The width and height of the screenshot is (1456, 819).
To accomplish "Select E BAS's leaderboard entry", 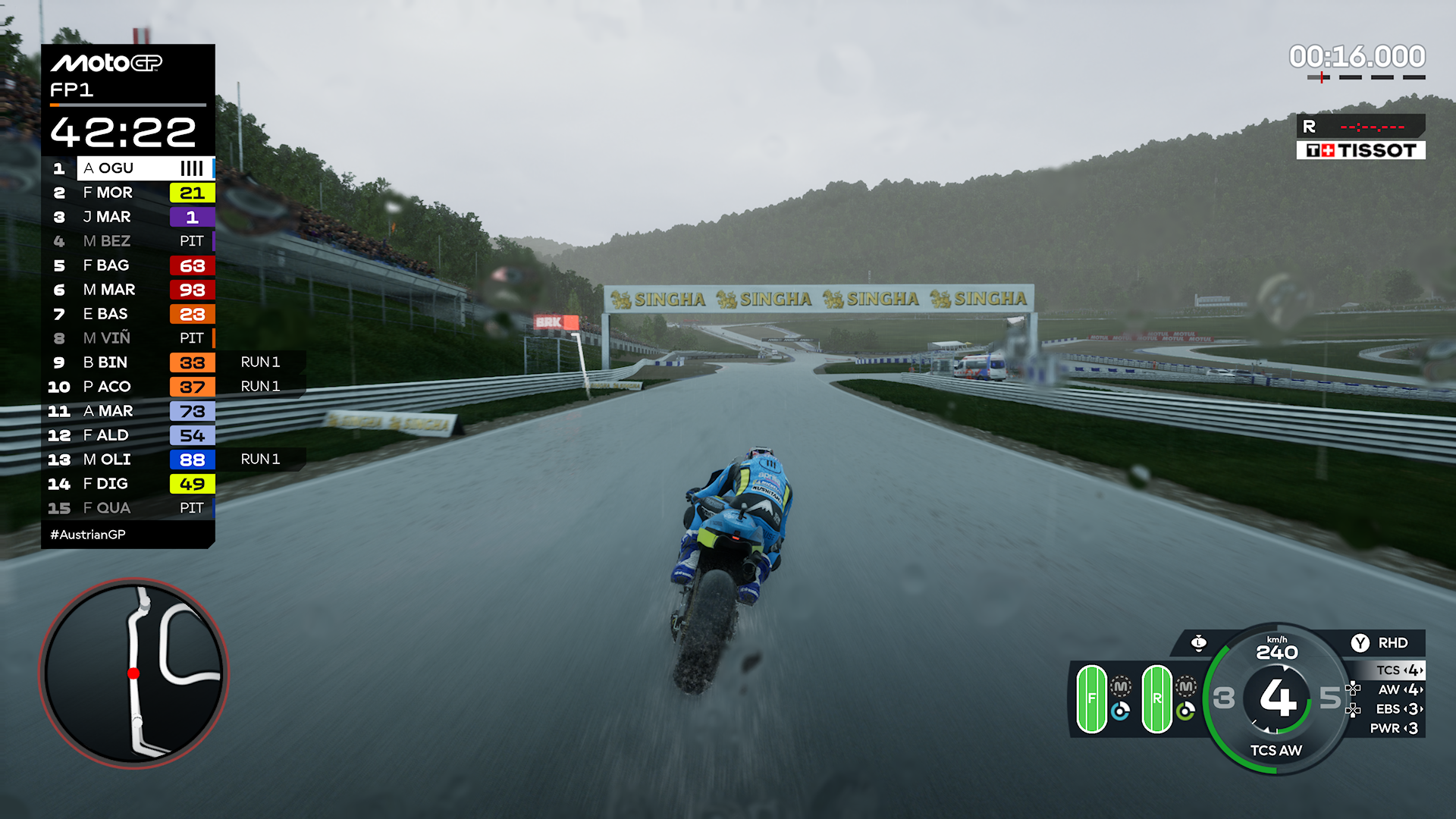I will (x=129, y=314).
